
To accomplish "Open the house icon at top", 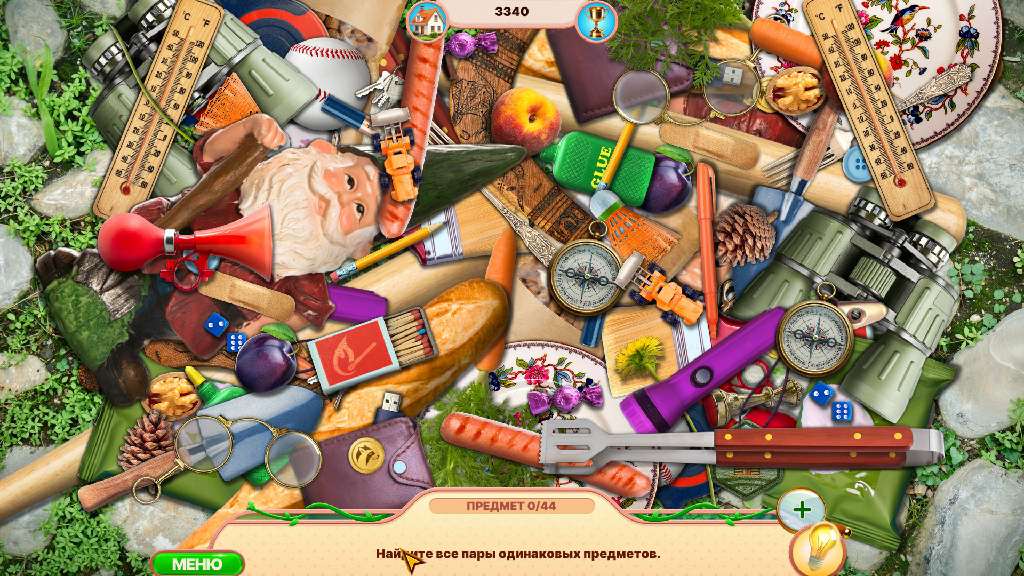I will 427,19.
